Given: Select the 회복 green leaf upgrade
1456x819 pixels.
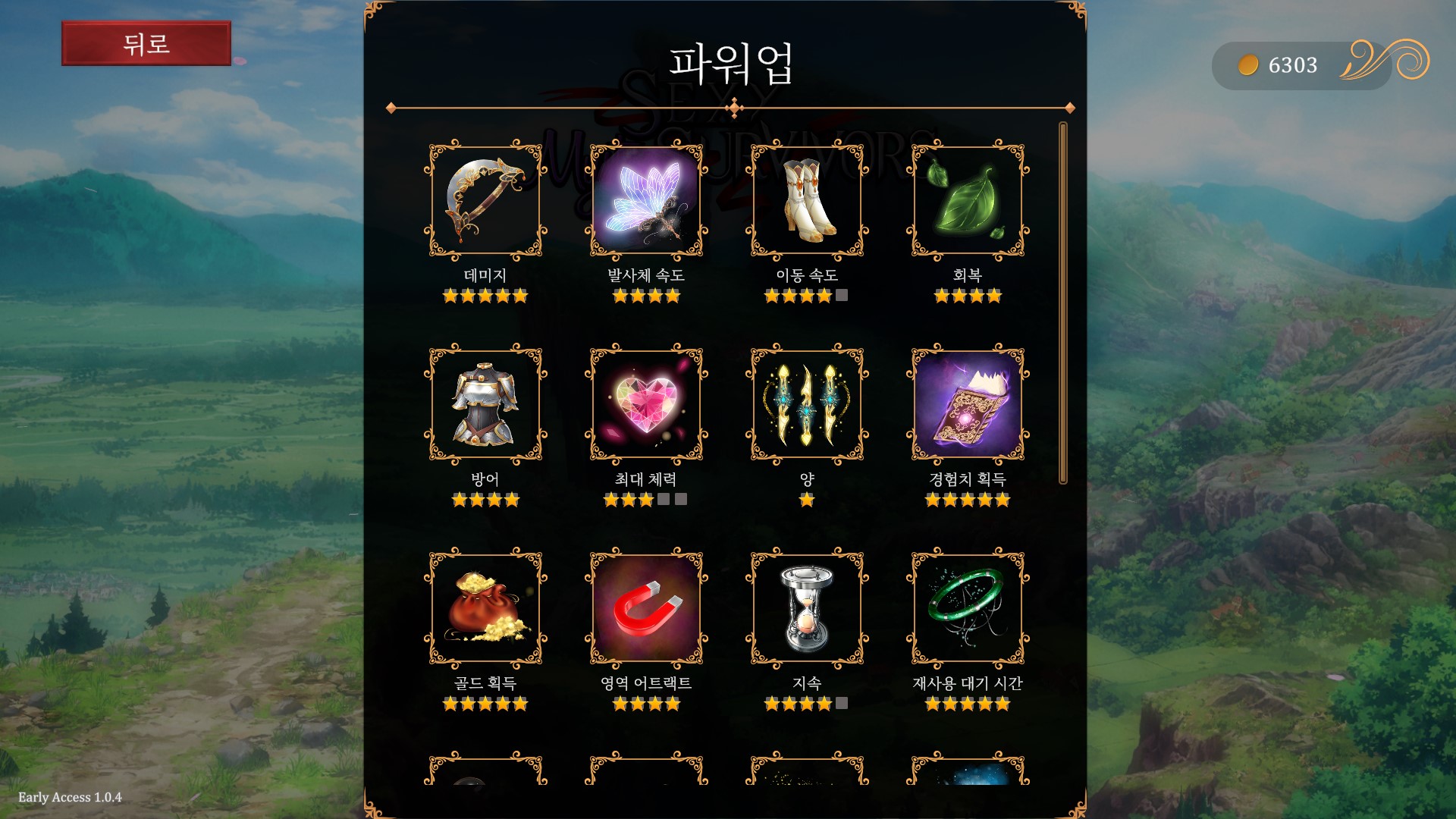Looking at the screenshot, I should (968, 201).
